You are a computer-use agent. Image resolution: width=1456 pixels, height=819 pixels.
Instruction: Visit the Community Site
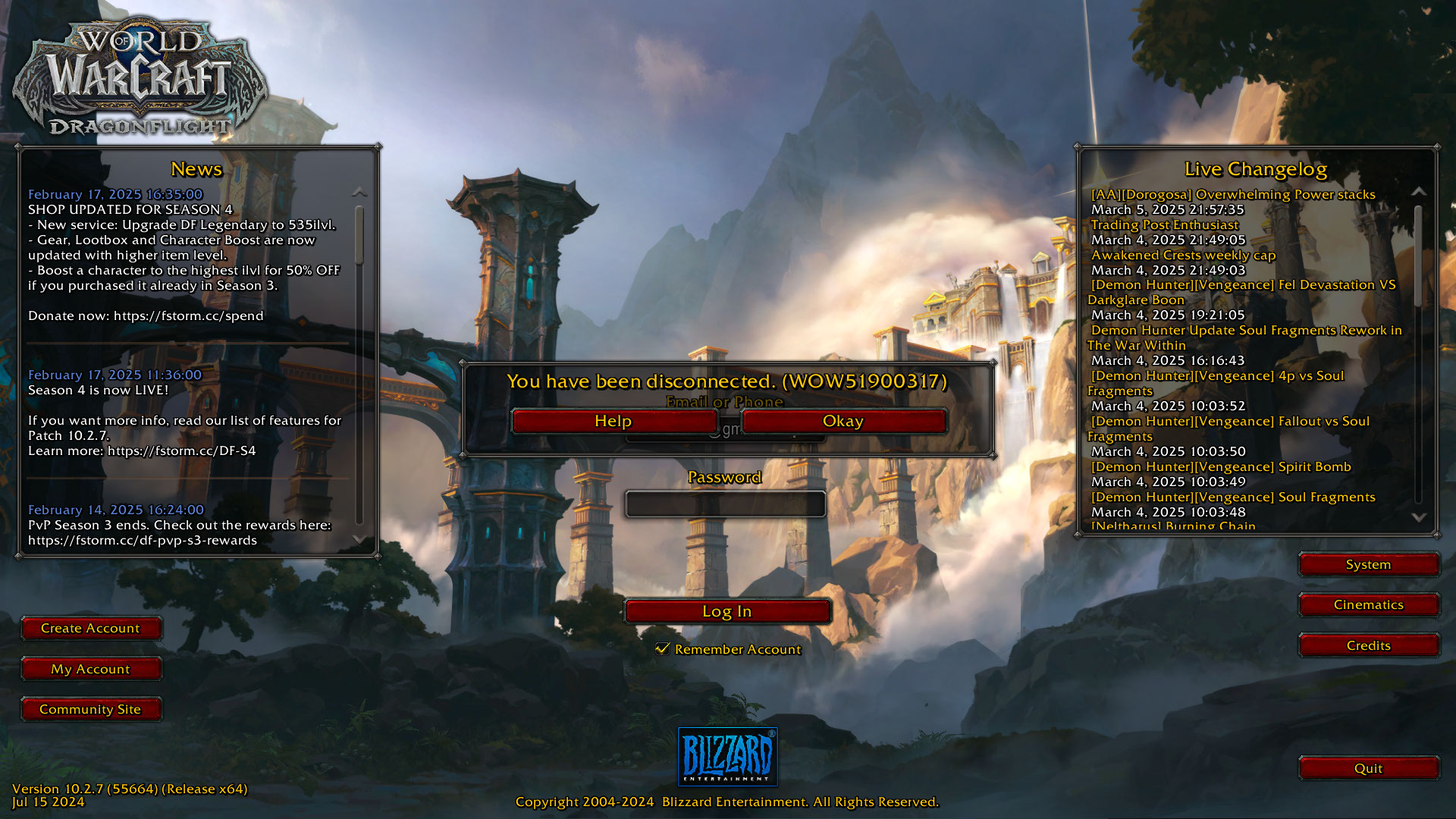coord(90,709)
